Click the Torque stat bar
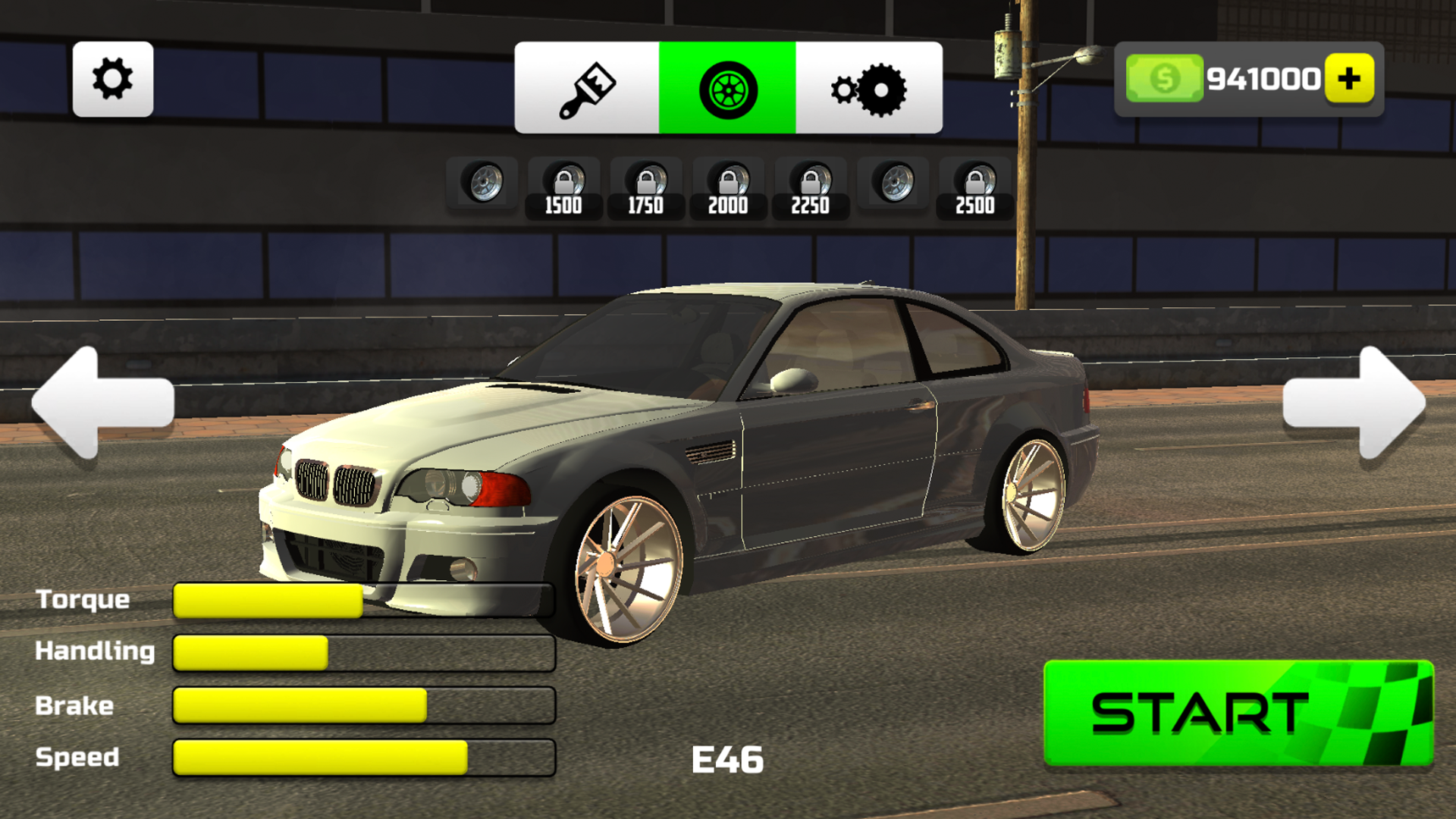This screenshot has width=1456, height=819. coord(364,601)
